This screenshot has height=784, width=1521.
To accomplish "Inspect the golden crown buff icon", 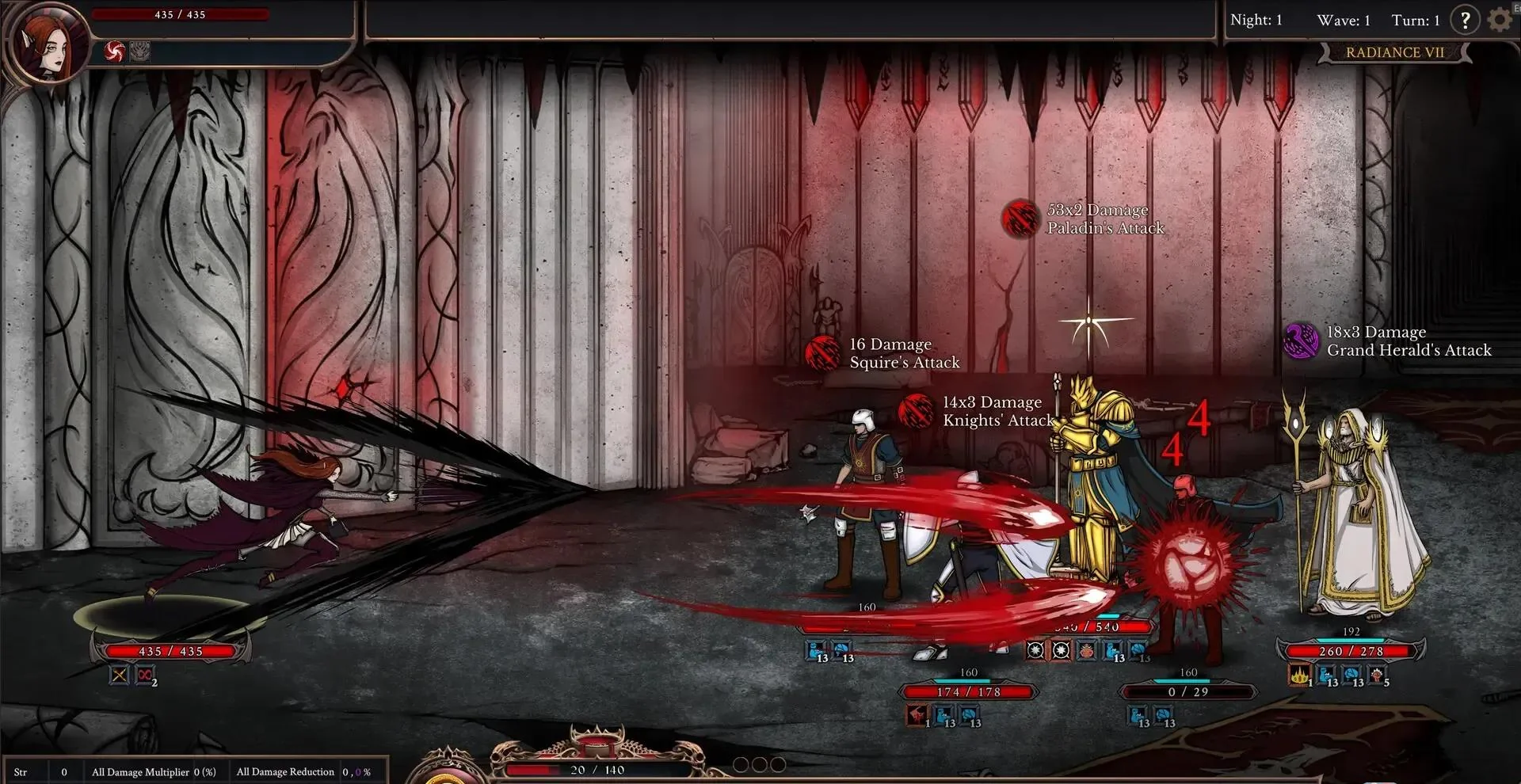I will tap(1299, 676).
